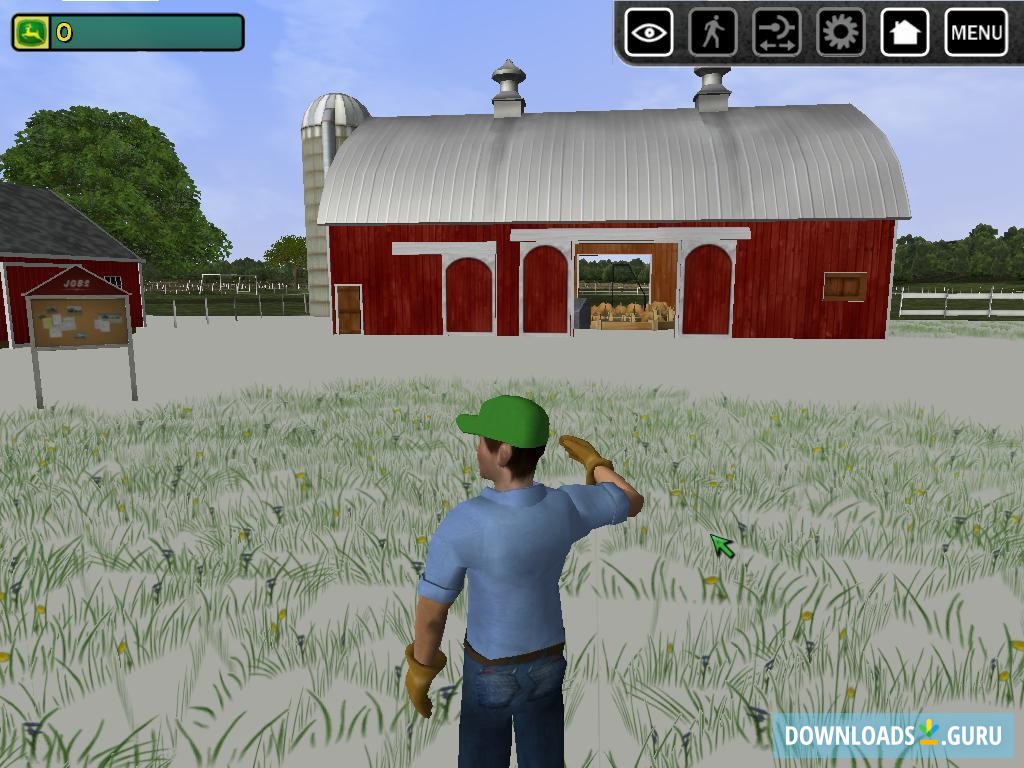This screenshot has height=768, width=1024.
Task: Click the switch arrows icon
Action: tap(777, 33)
